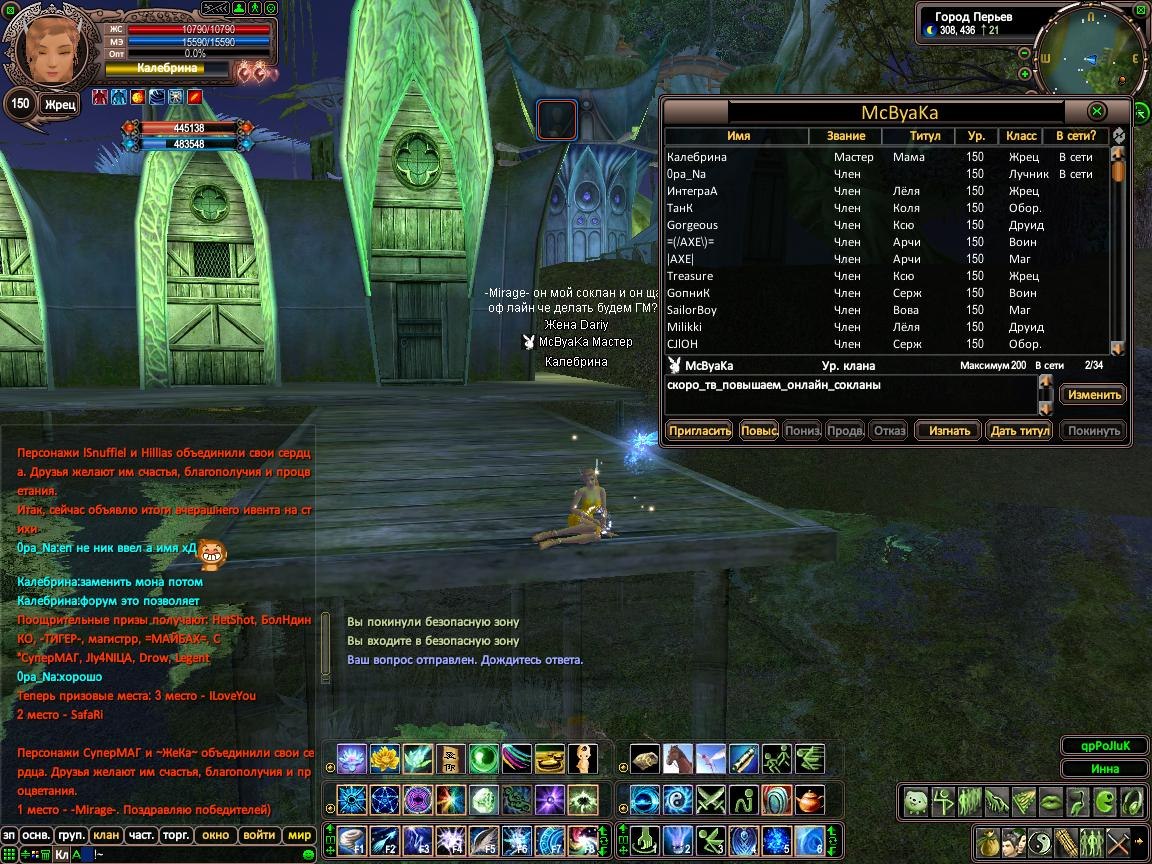Select the Gorgeous member row
The height and width of the screenshot is (864, 1152).
click(692, 225)
